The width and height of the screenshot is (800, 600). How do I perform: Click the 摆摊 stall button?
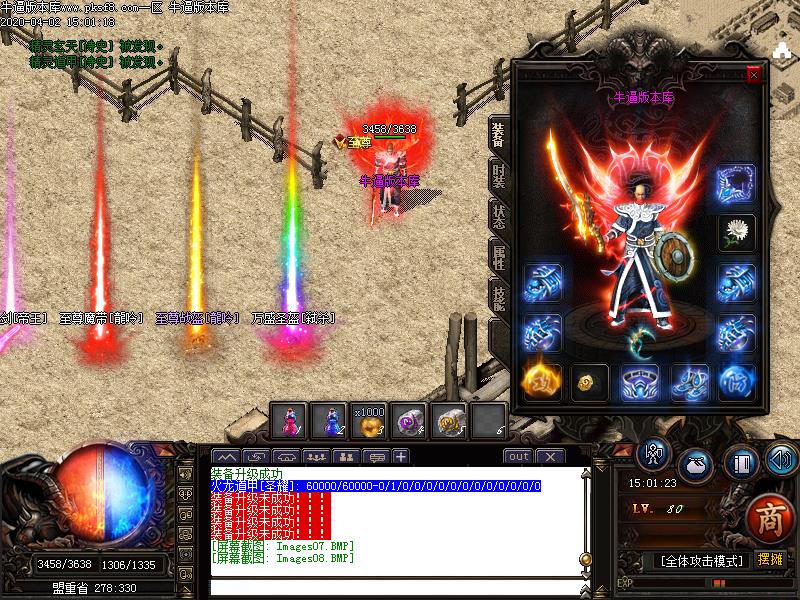click(x=769, y=560)
